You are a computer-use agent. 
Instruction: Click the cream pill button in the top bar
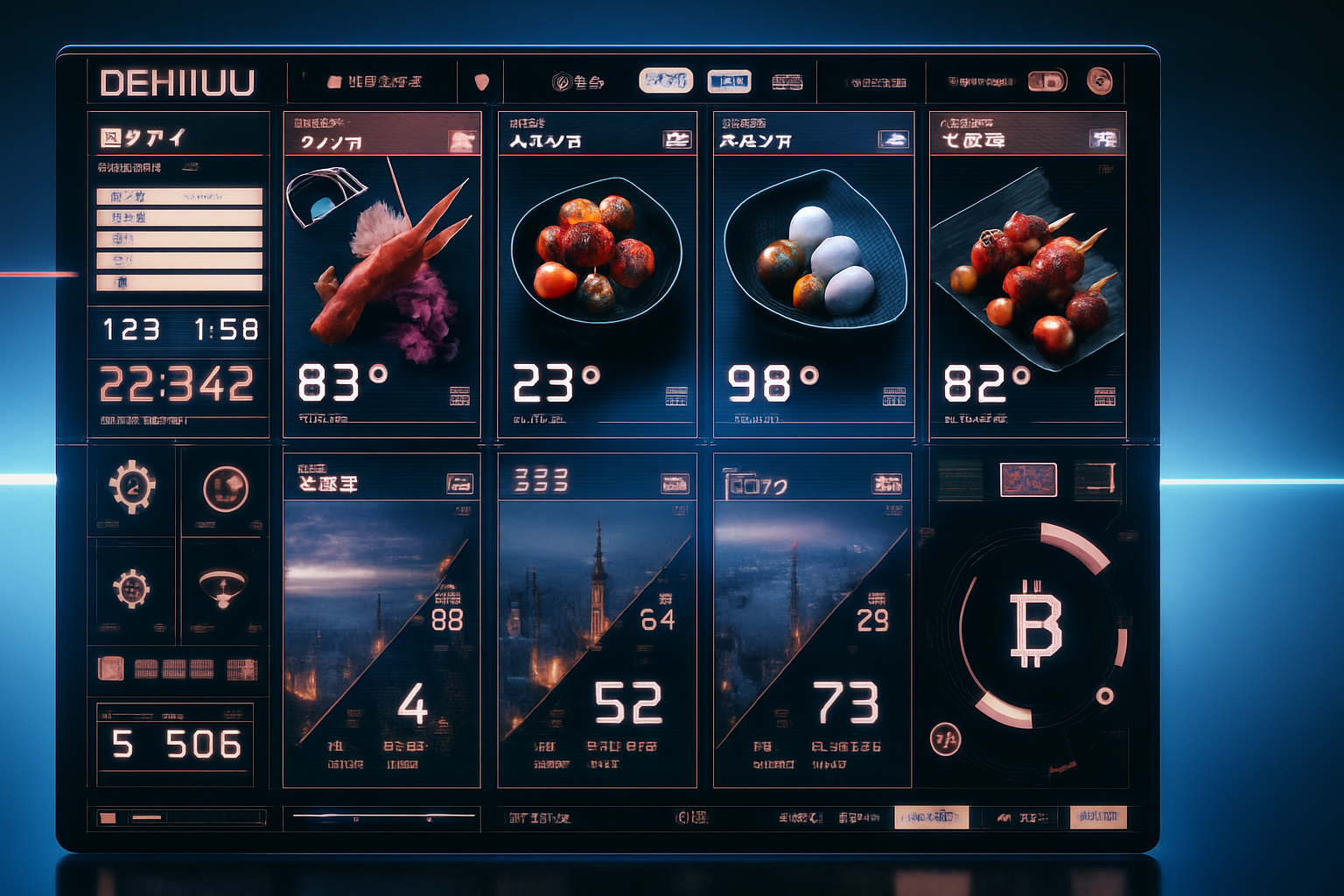pos(666,80)
